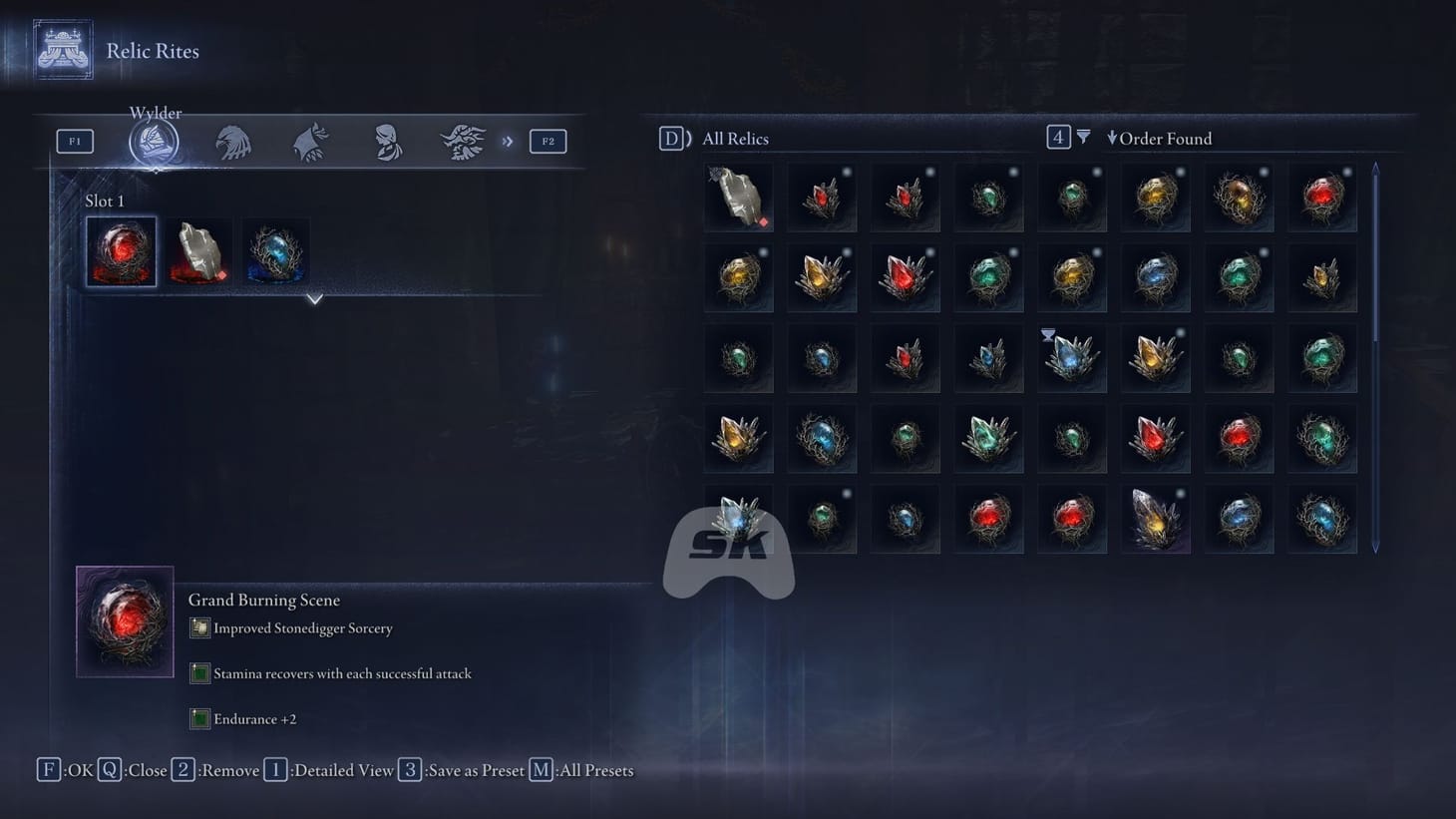Toggle the relic filter funnel icon
The height and width of the screenshot is (819, 1456).
tap(1083, 137)
